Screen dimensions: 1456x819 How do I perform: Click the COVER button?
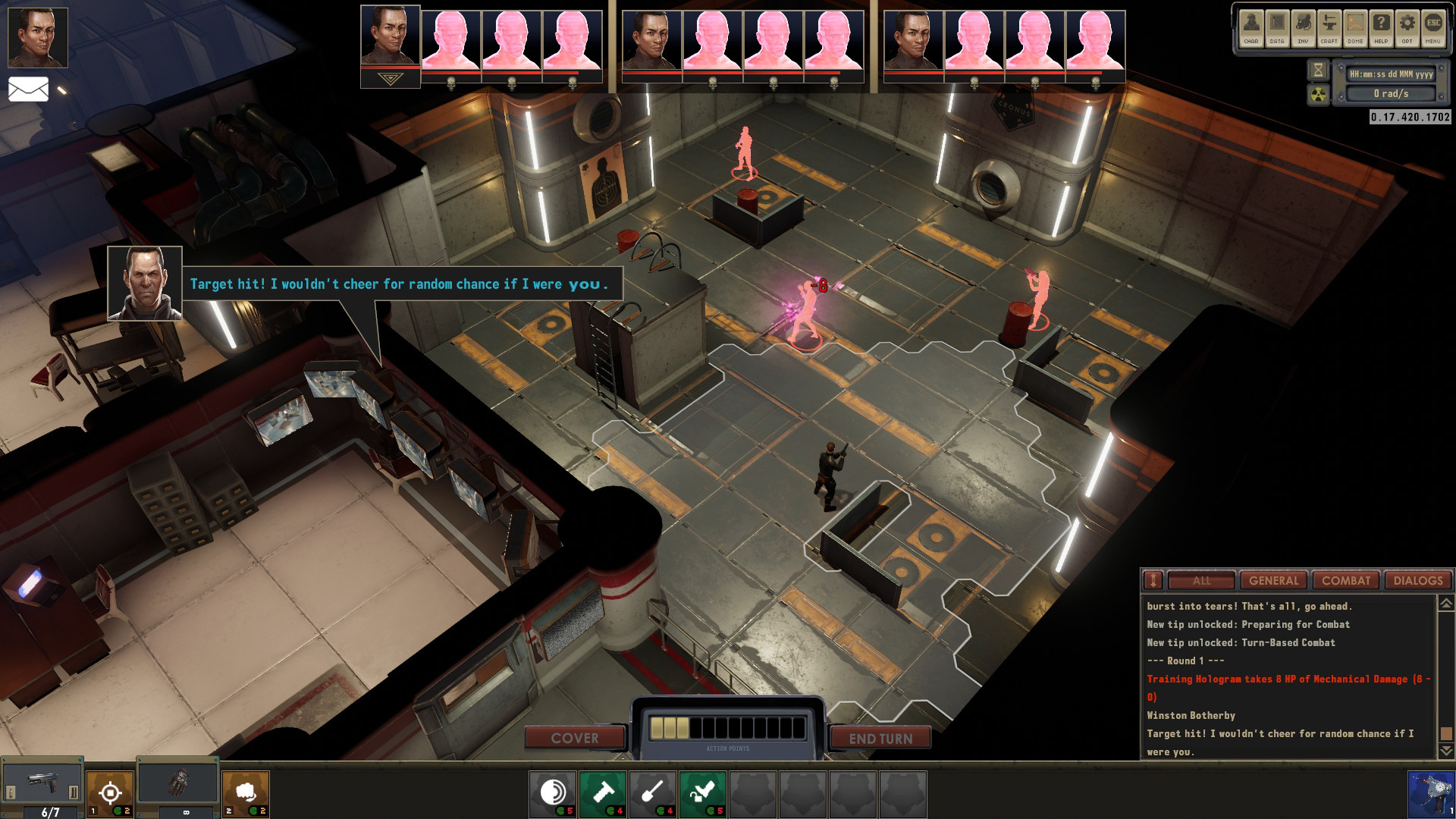click(575, 738)
